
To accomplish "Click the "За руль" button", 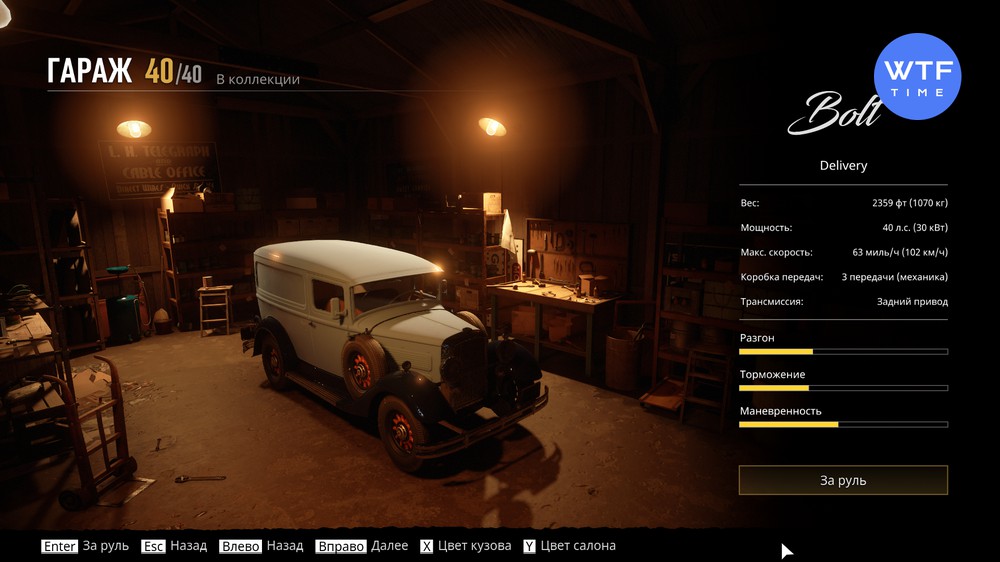I will point(843,480).
